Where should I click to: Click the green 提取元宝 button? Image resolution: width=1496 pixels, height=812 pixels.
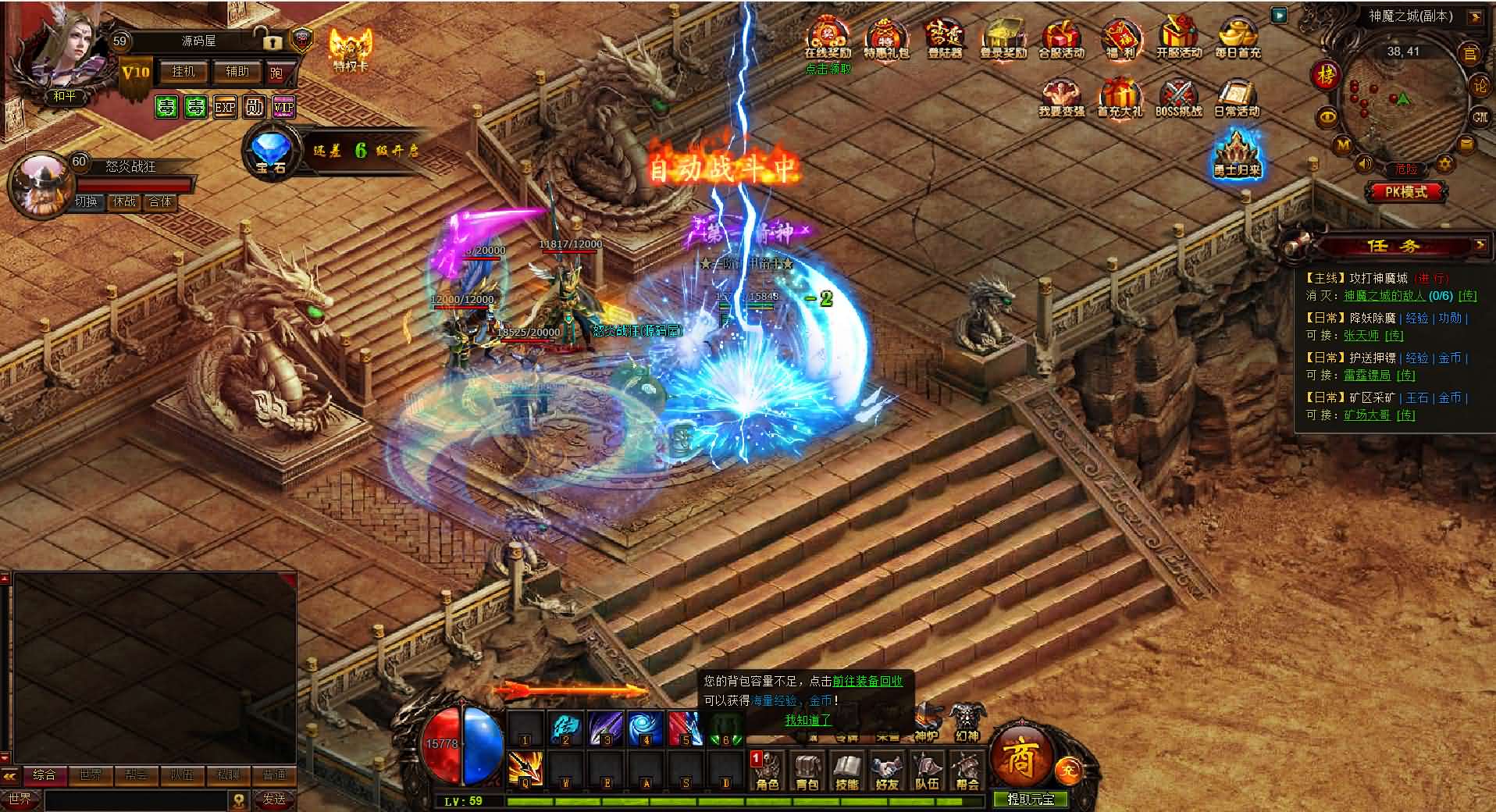(x=1030, y=800)
